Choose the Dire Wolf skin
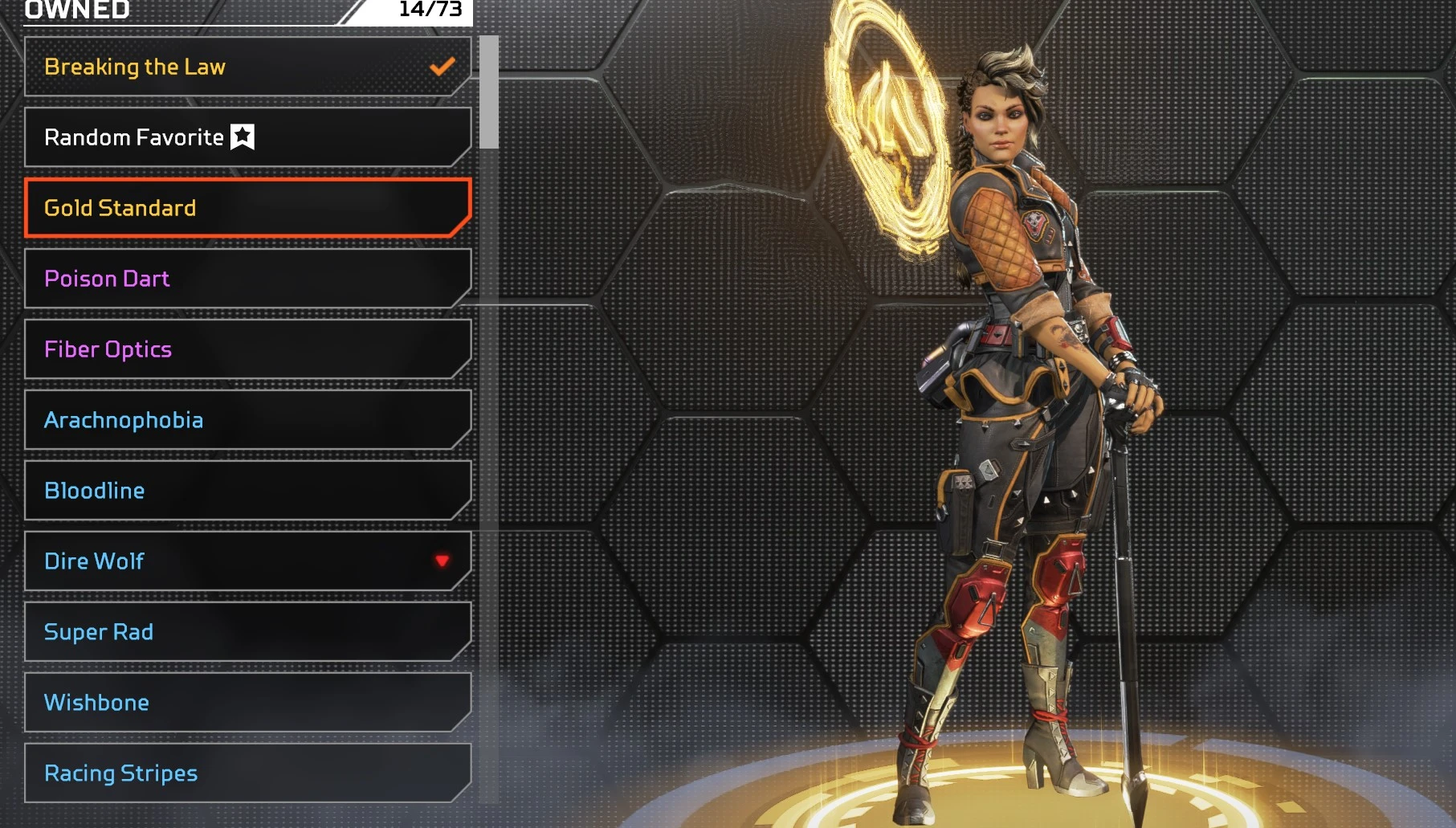Screen dimensions: 1456x828 (x=247, y=561)
